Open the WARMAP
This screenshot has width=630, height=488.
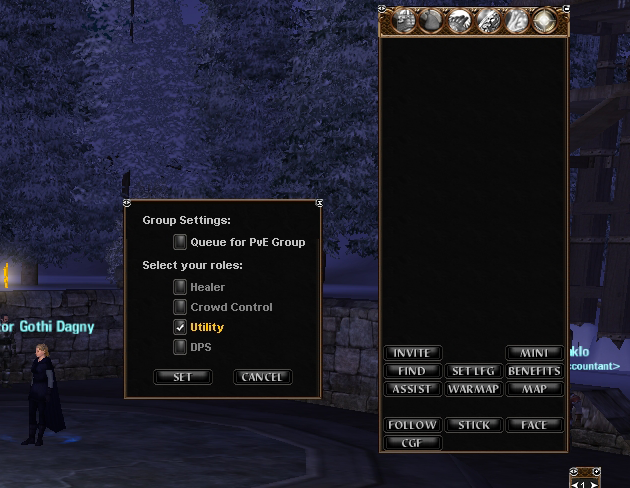tap(473, 389)
